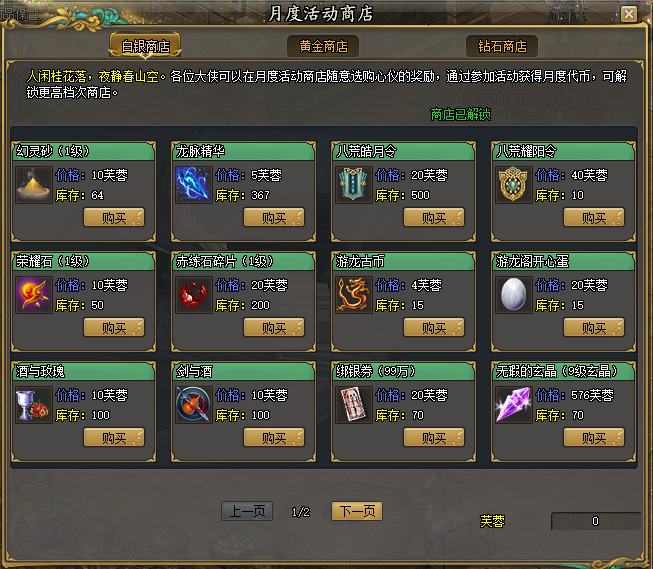Switch to the 白银商店 tab
This screenshot has width=653, height=569.
145,46
